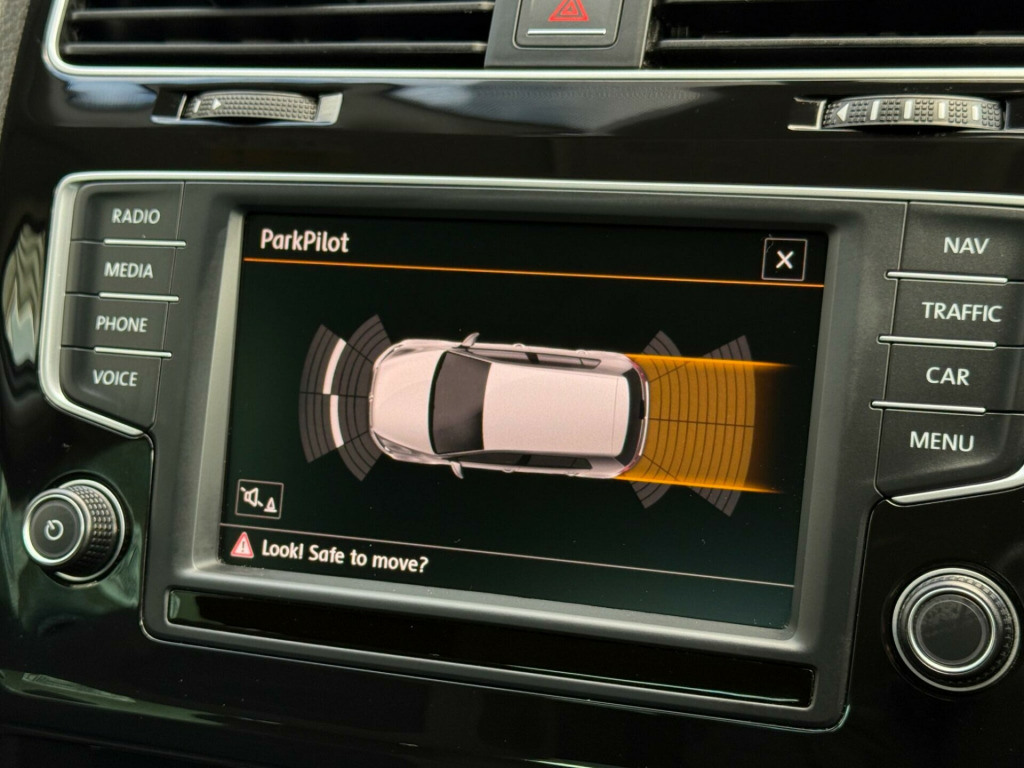This screenshot has width=1024, height=768.
Task: Open the MEDIA source
Action: tap(129, 270)
